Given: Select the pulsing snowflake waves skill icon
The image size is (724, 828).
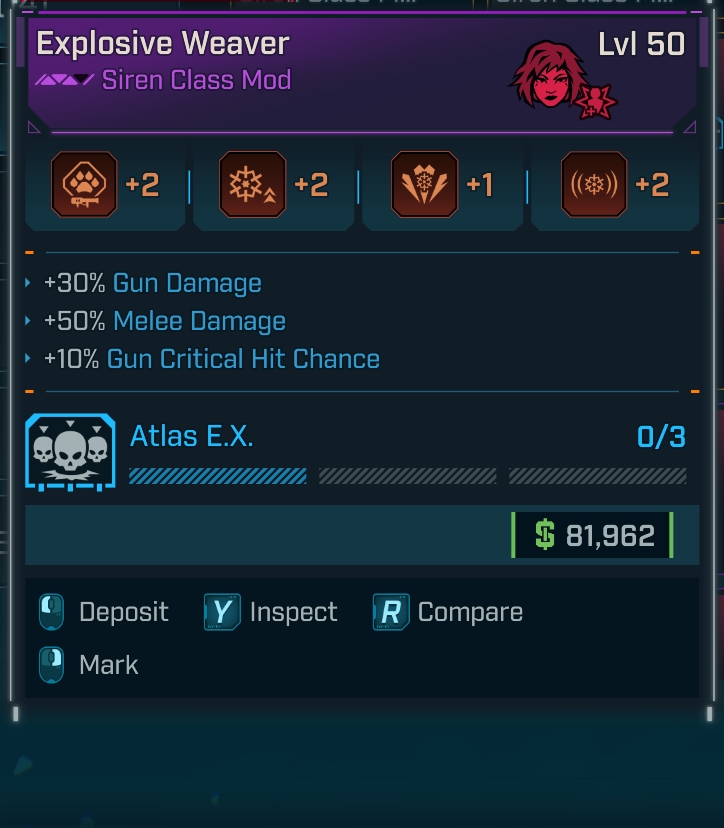Looking at the screenshot, I should [594, 185].
